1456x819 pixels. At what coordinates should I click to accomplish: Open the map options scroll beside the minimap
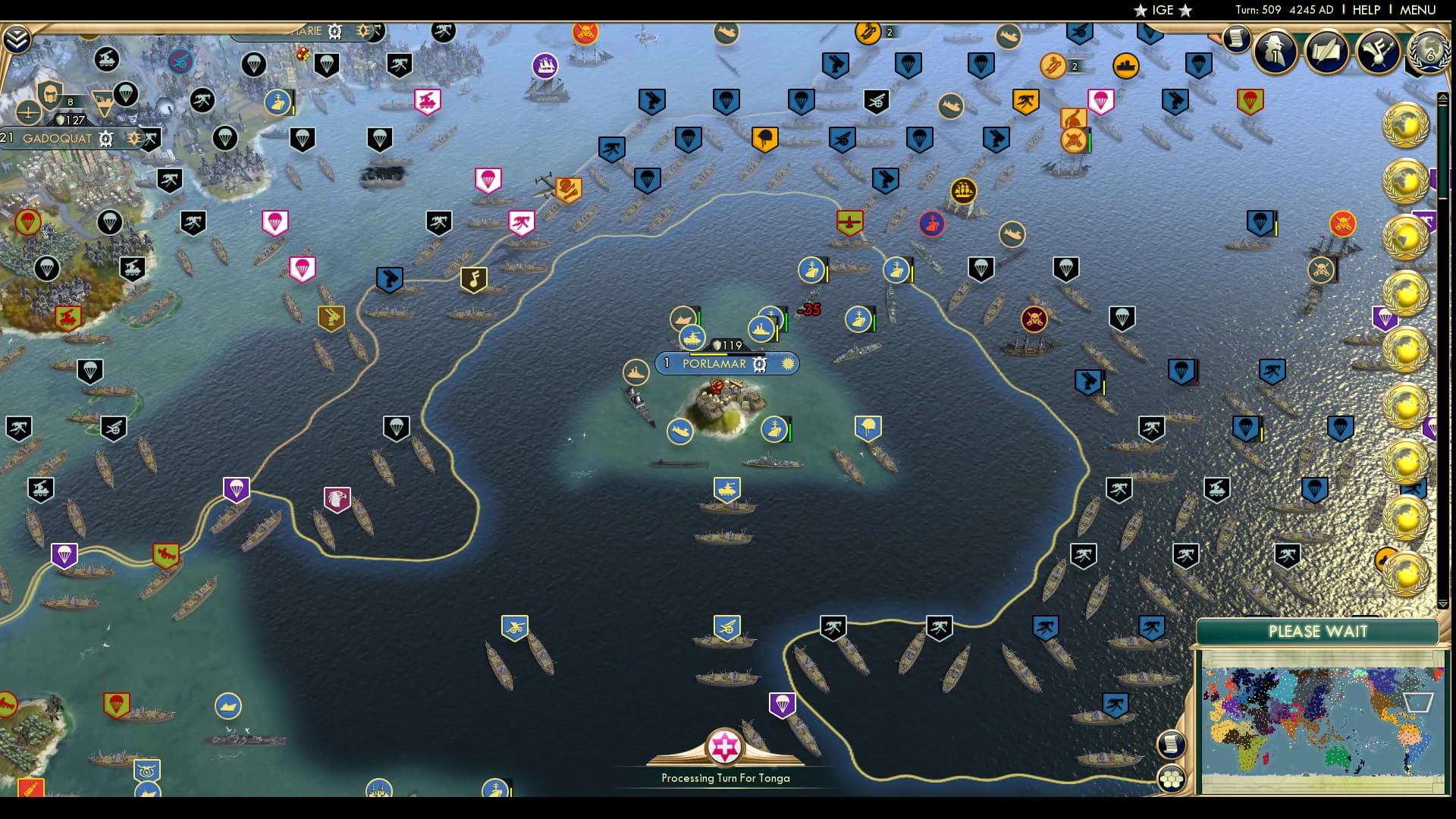(1172, 745)
